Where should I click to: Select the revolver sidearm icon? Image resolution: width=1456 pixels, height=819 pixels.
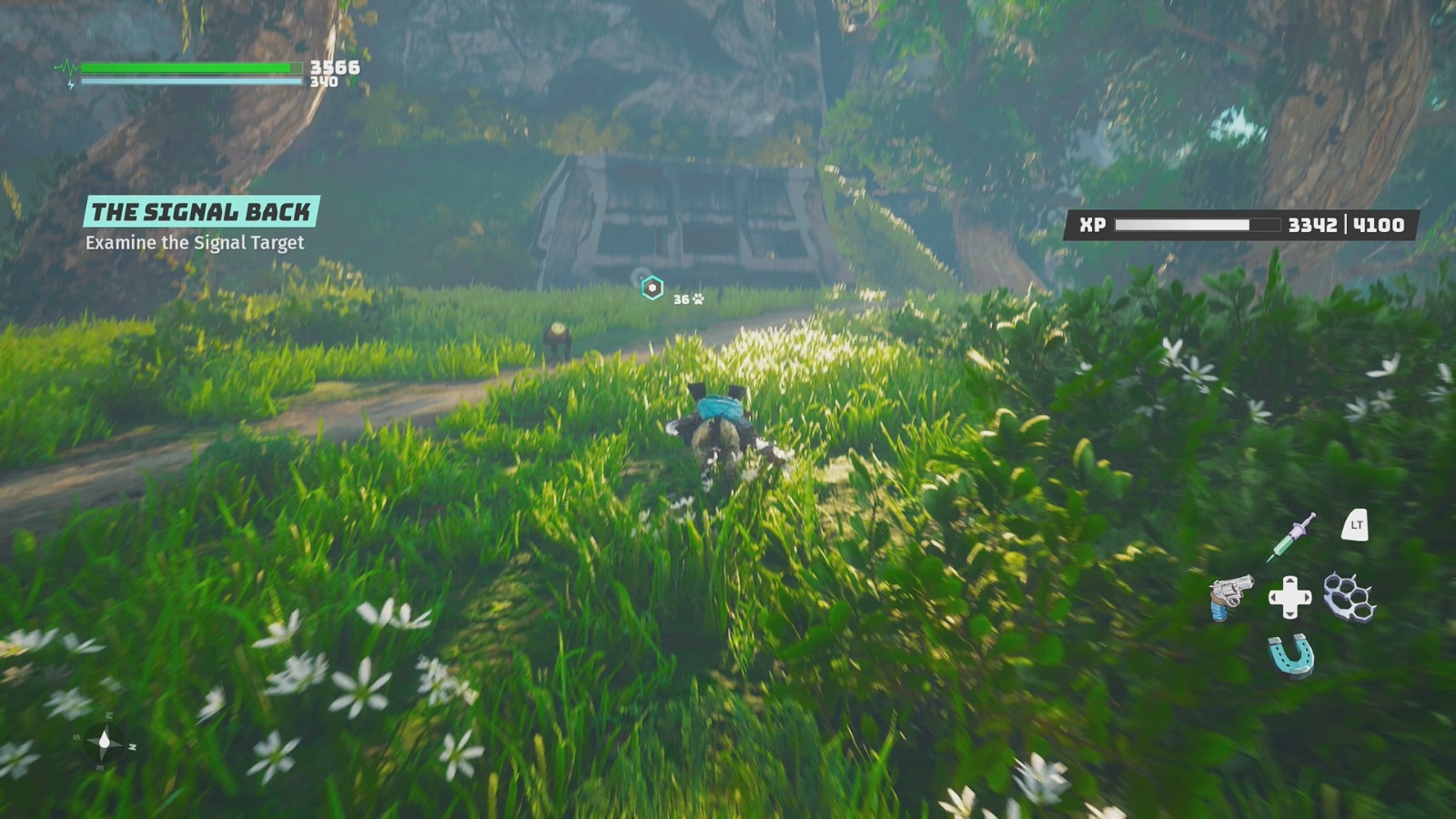(x=1230, y=597)
